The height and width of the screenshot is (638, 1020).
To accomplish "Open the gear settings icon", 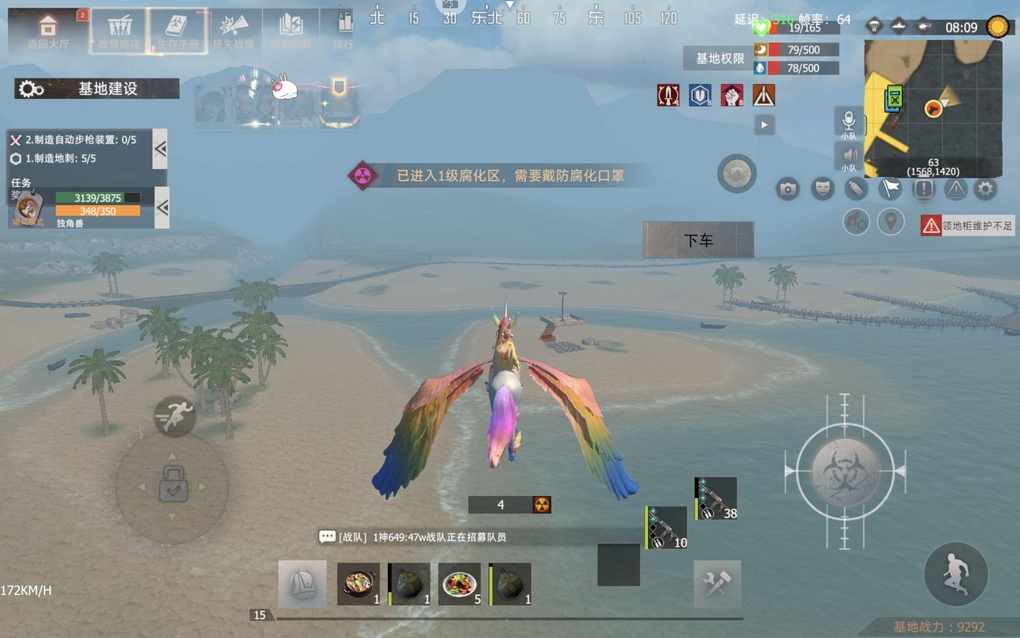I will point(986,188).
